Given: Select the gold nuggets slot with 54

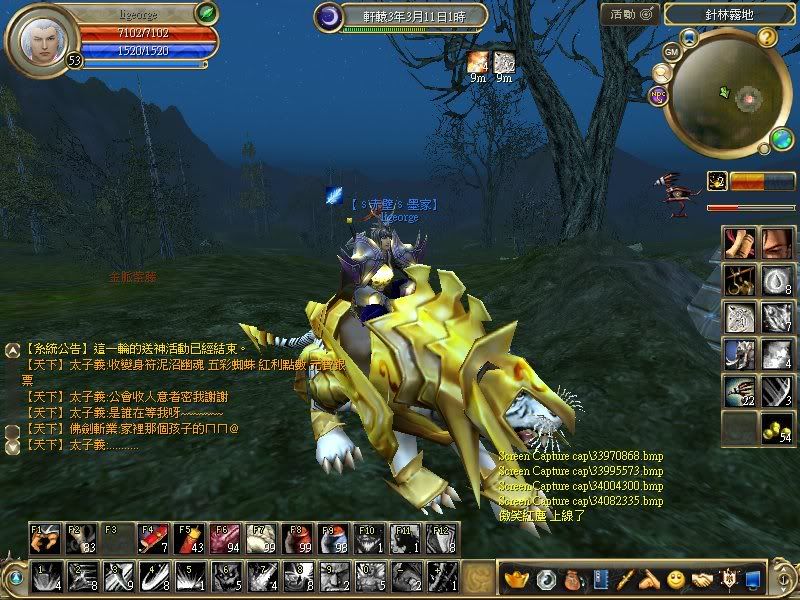Looking at the screenshot, I should tap(775, 426).
